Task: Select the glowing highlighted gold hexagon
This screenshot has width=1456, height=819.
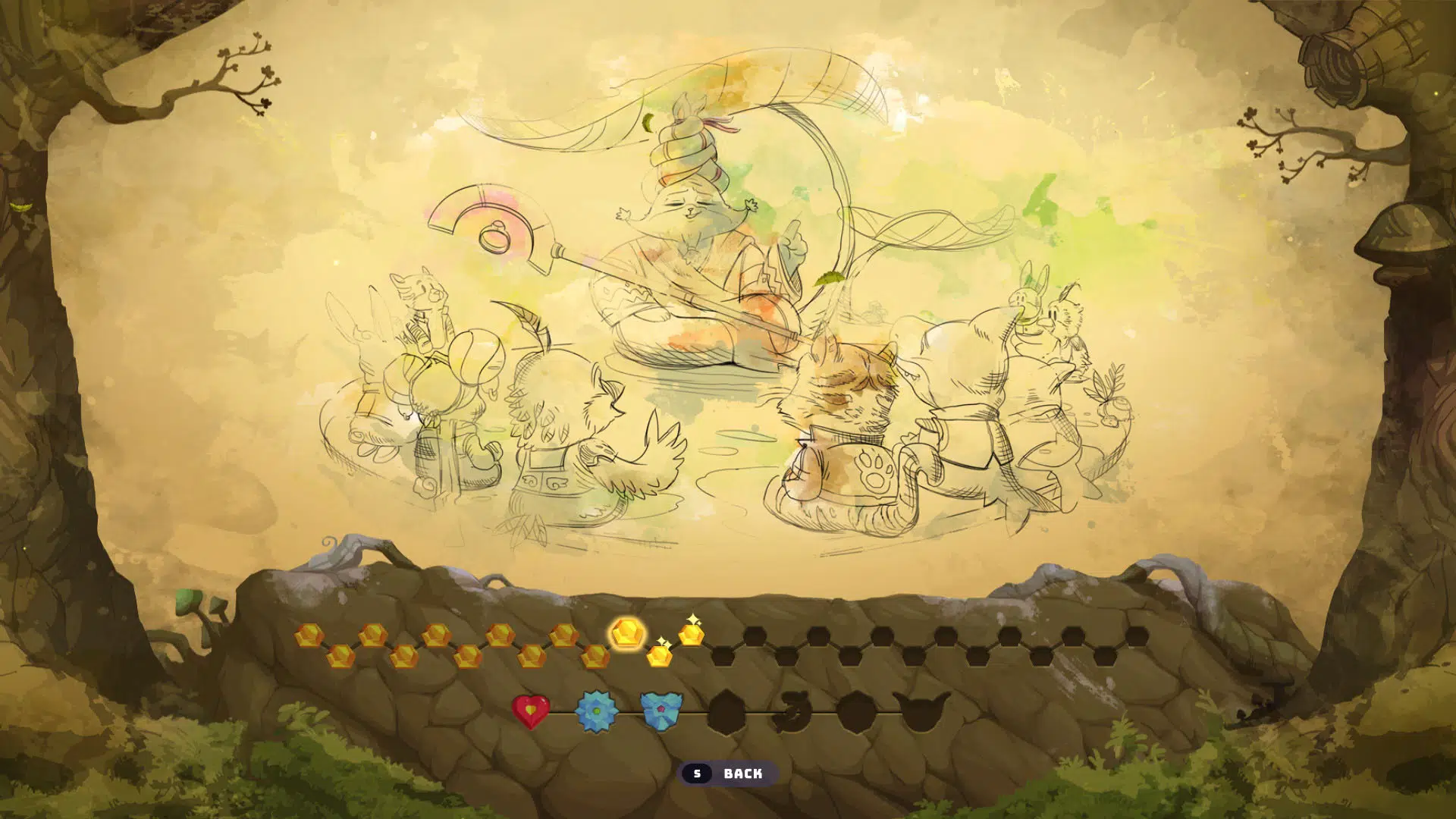Action: pyautogui.click(x=627, y=632)
